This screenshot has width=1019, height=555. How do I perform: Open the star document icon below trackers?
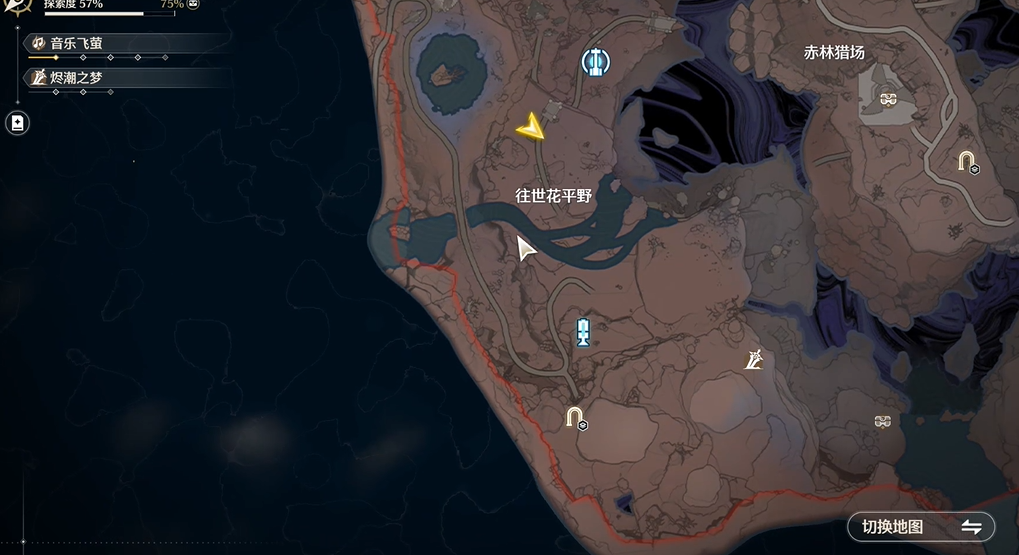pos(17,123)
